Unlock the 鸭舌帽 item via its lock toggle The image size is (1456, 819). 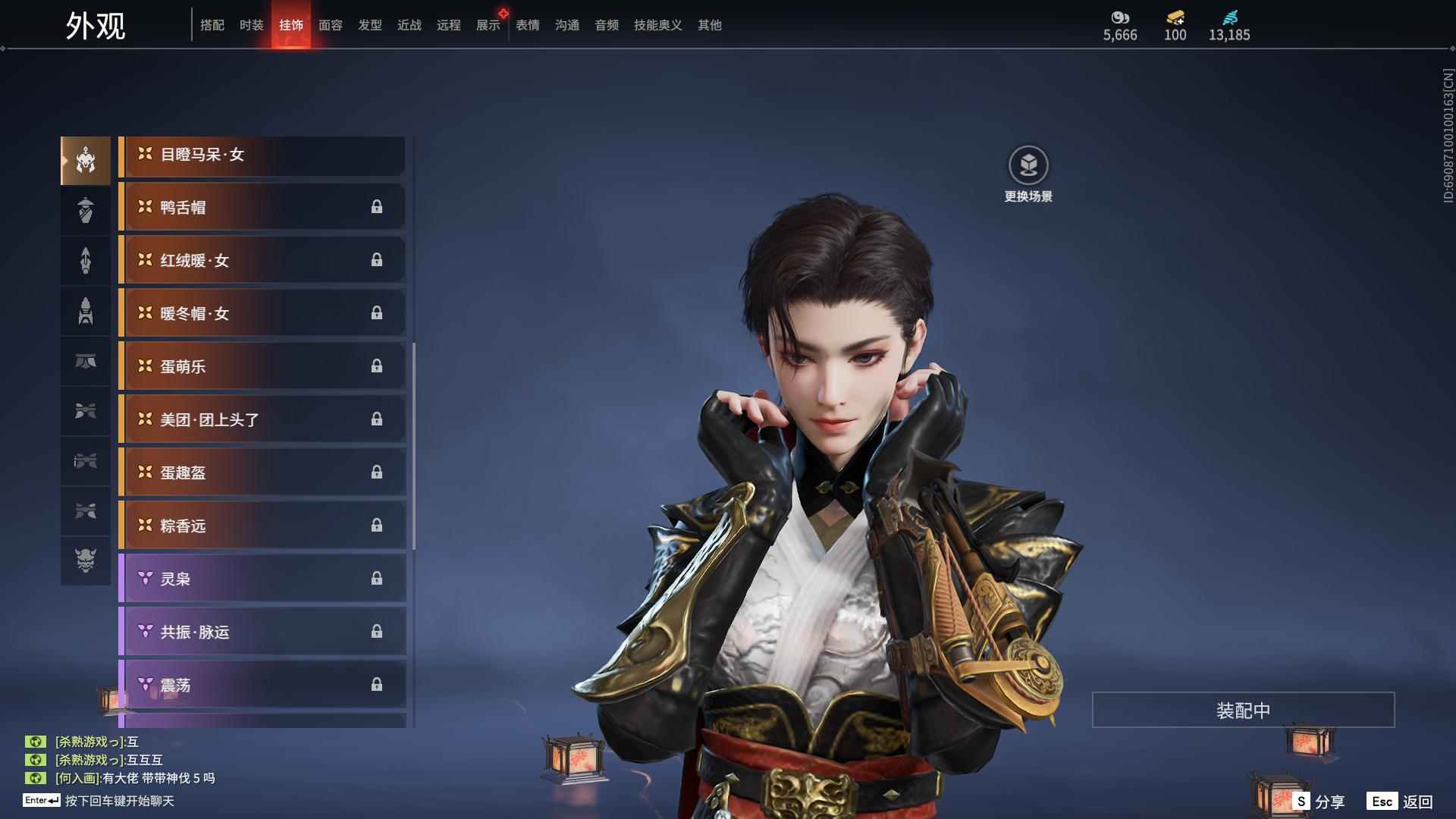[x=378, y=207]
